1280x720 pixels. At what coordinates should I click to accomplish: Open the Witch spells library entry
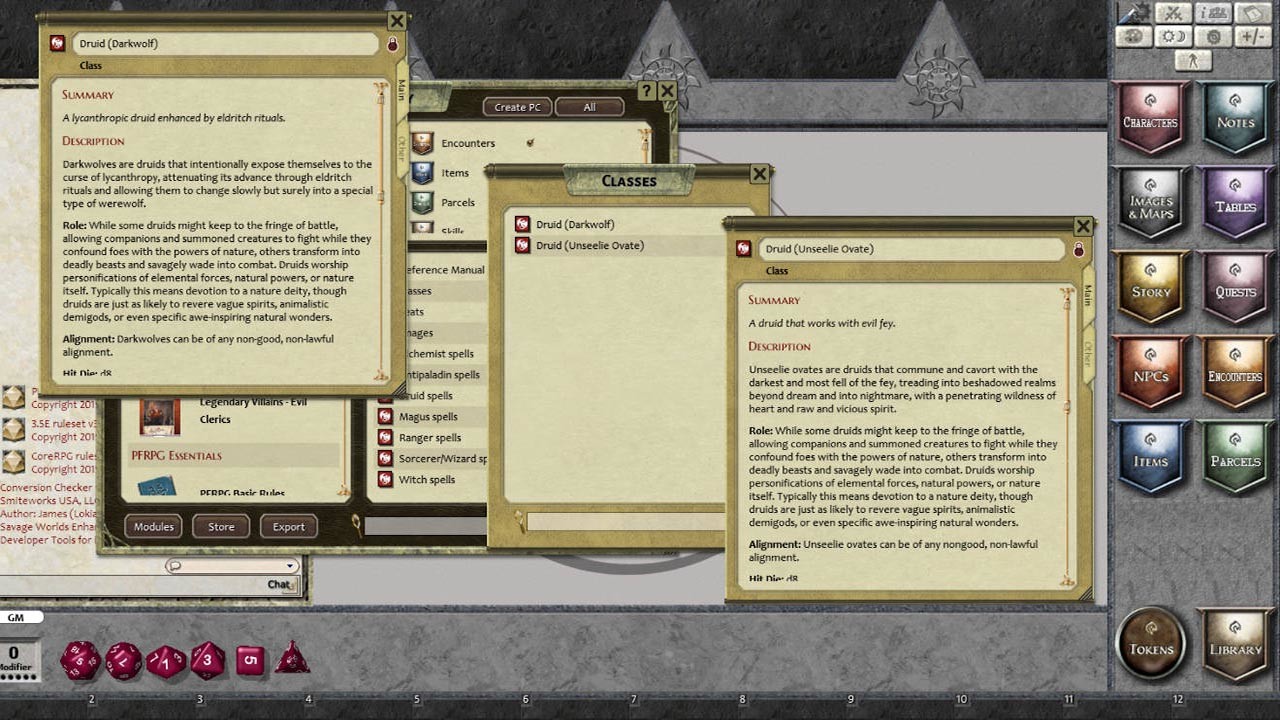pyautogui.click(x=429, y=479)
